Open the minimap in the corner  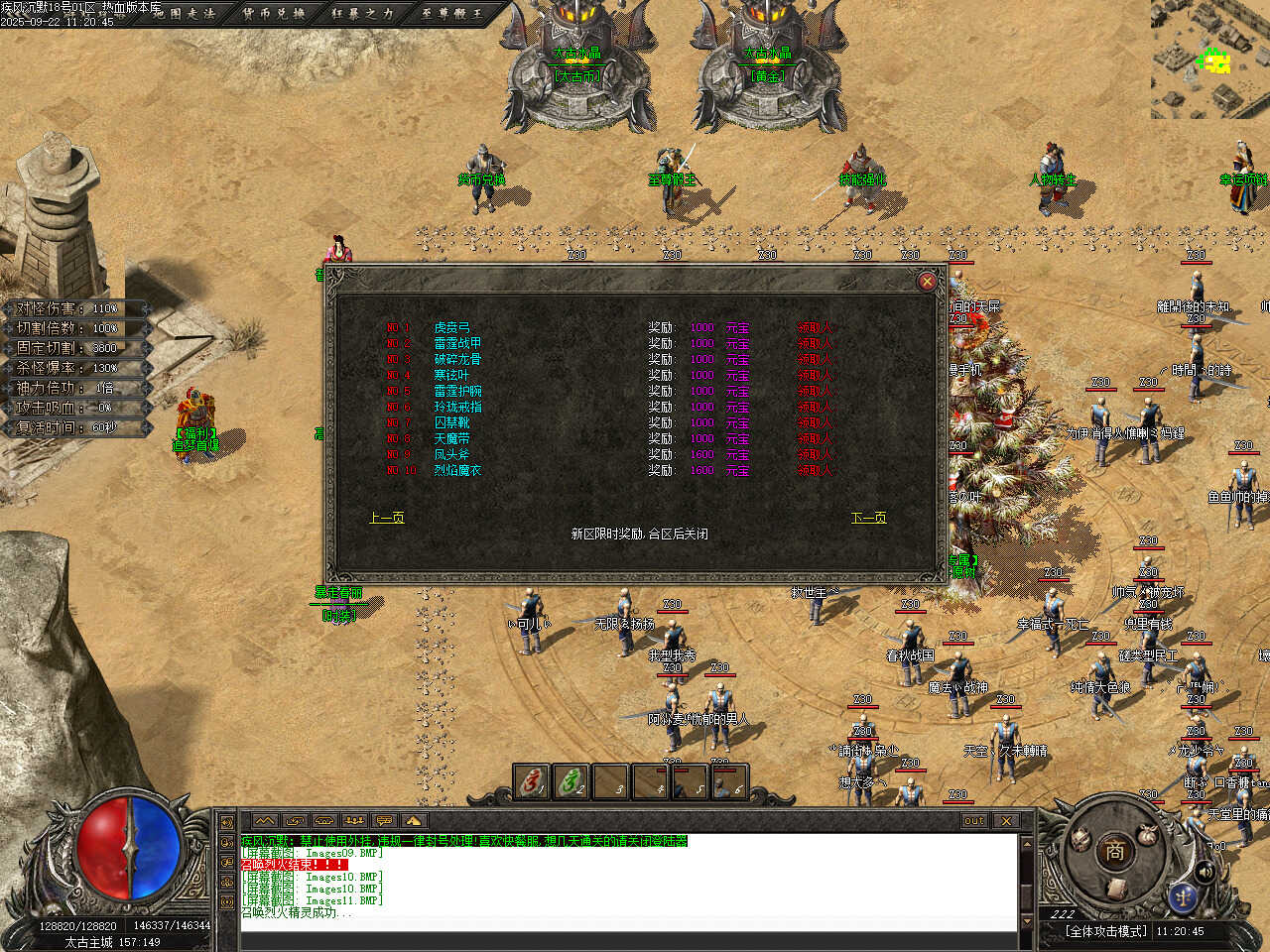tap(1210, 59)
